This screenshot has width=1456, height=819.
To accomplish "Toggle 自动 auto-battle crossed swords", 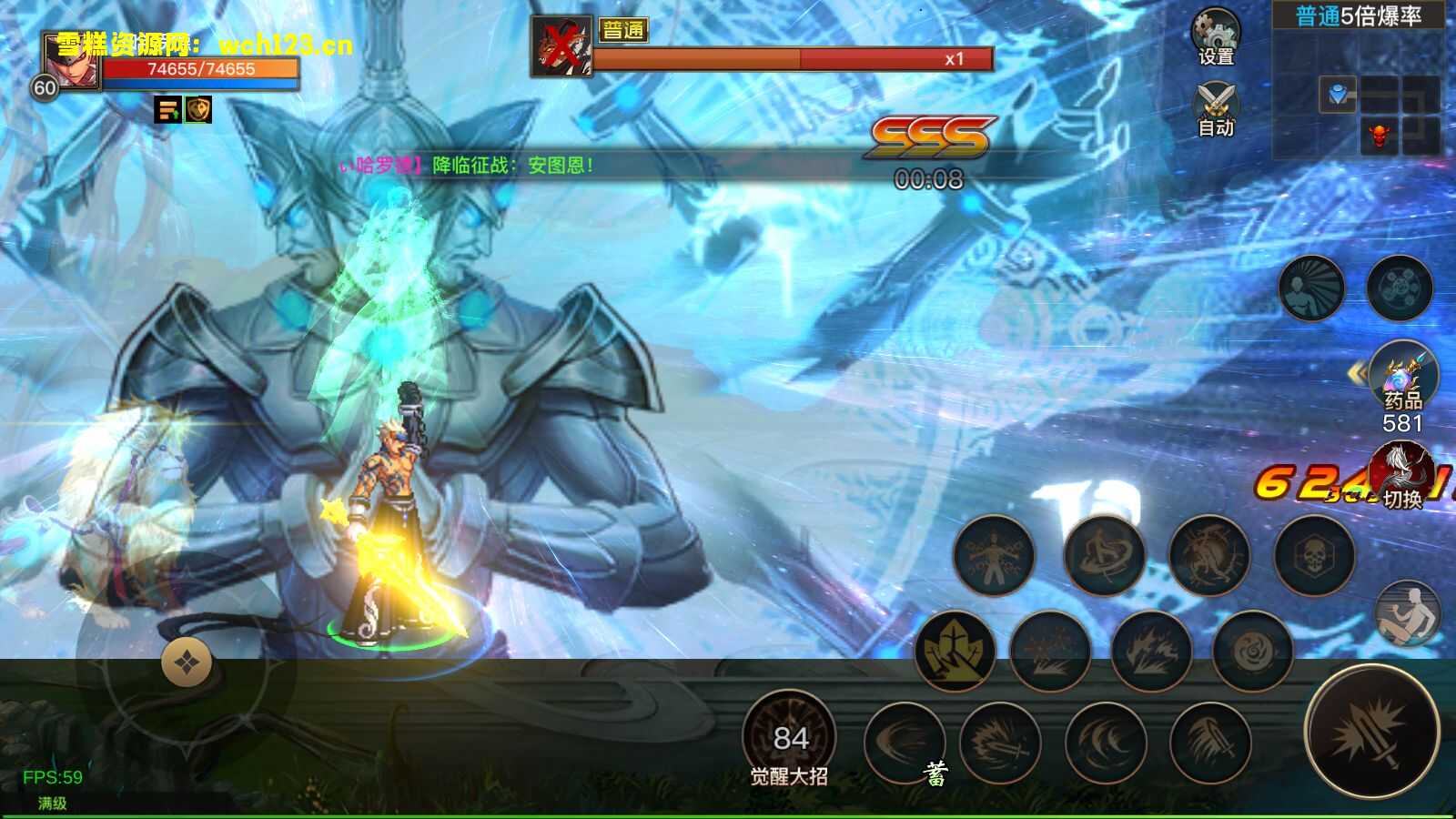I will click(x=1216, y=107).
